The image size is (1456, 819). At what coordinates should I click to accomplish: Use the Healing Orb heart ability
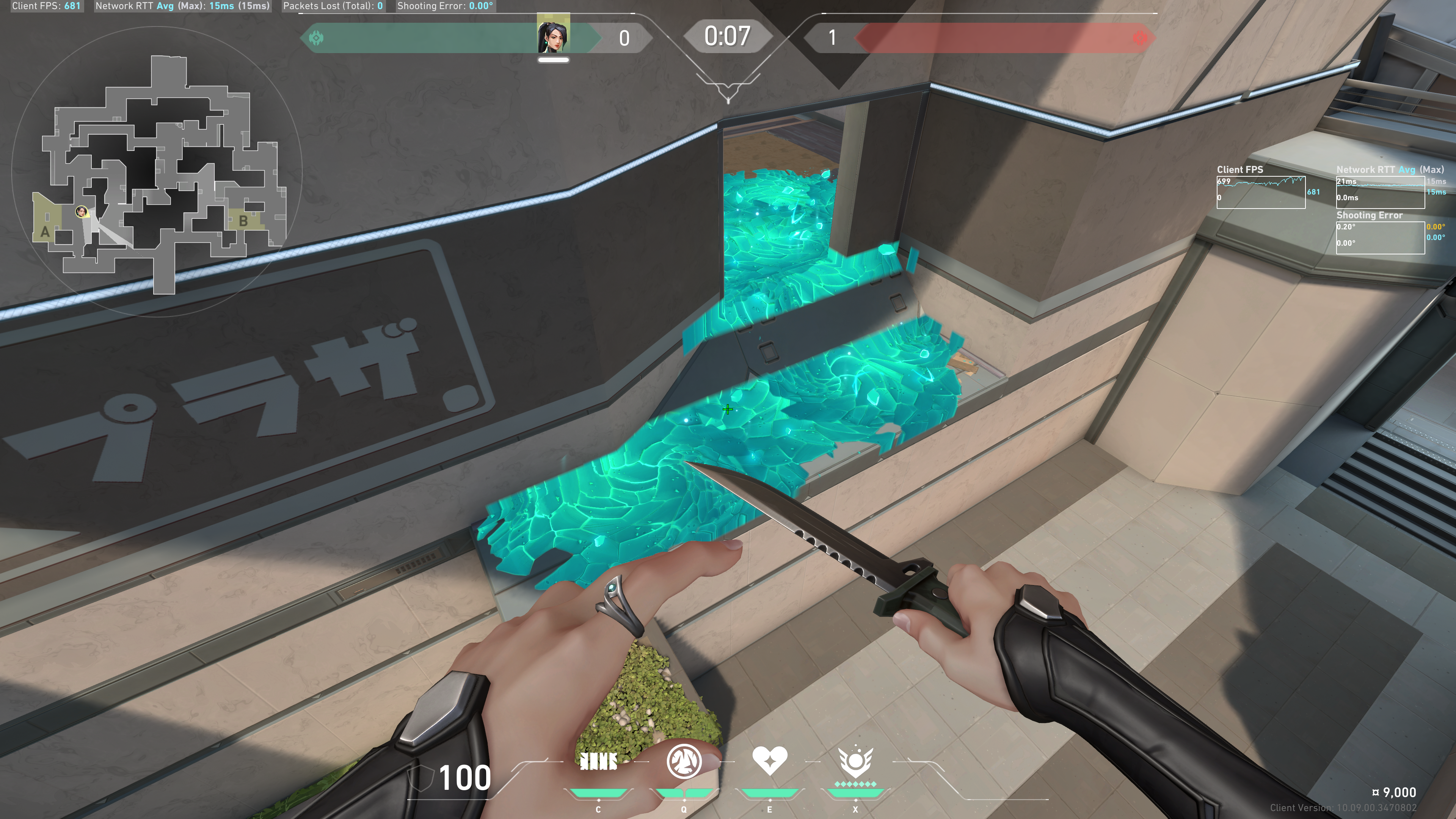(x=769, y=761)
